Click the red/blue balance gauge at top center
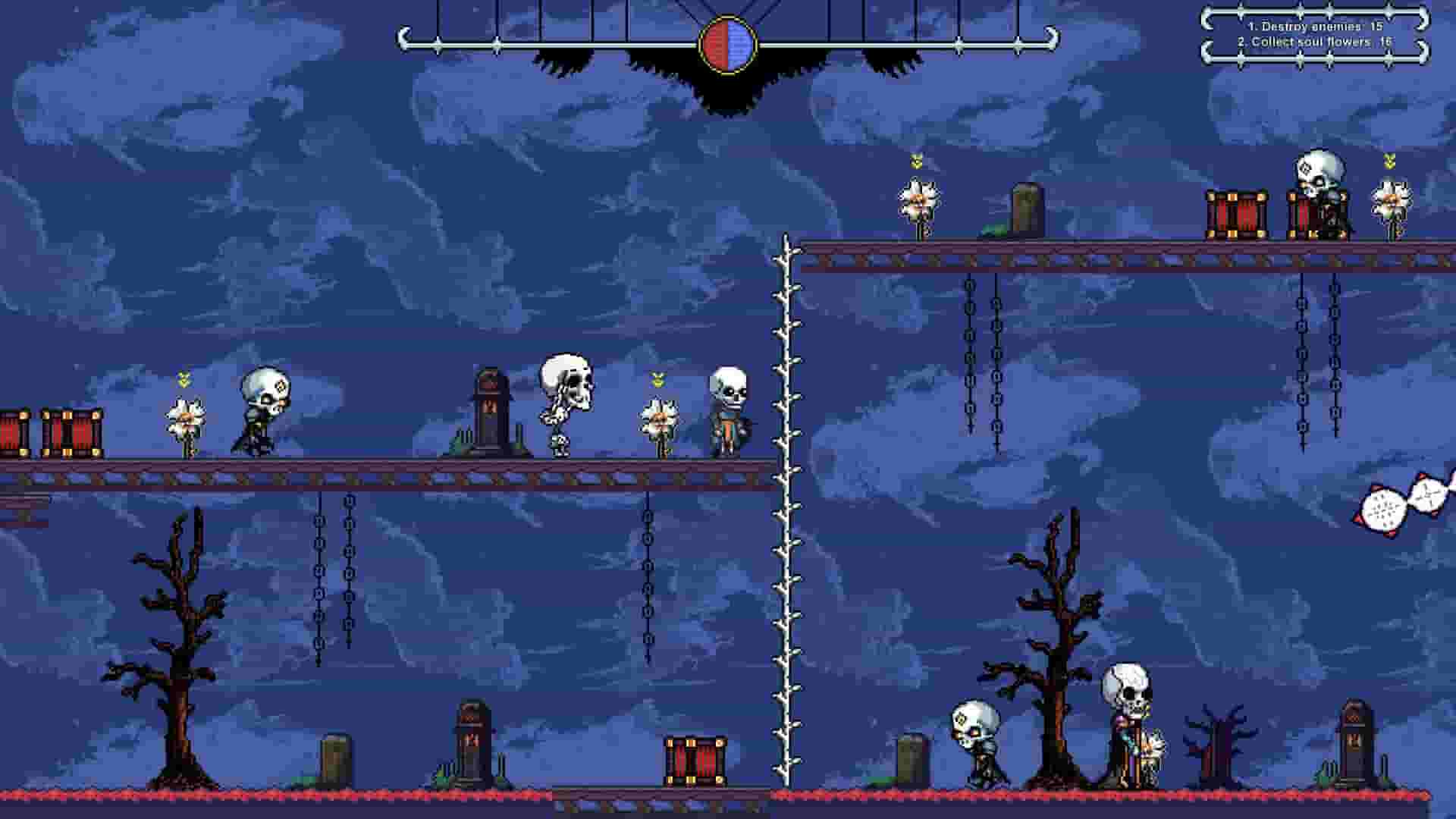Screen dimensions: 1456x819 coord(728,43)
